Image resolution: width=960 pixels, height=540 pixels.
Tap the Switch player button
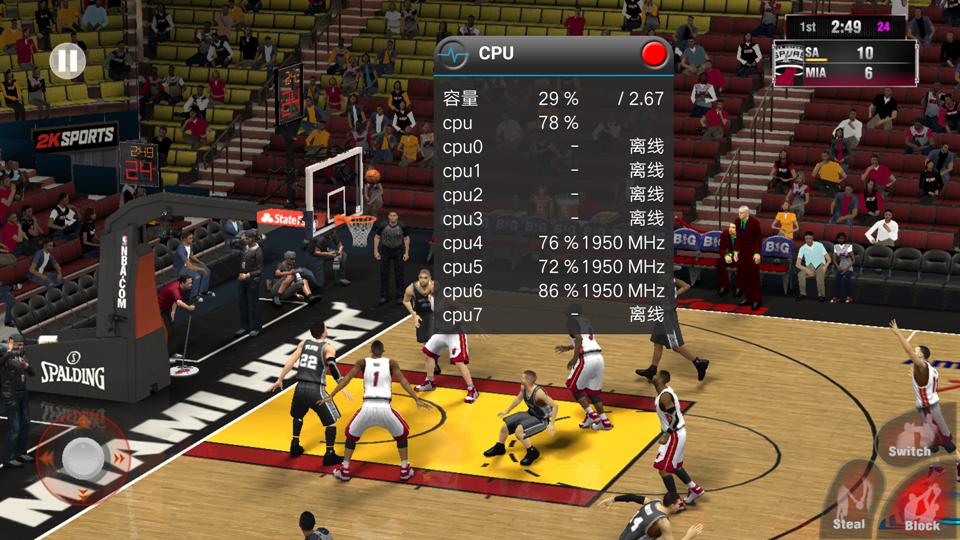(908, 438)
